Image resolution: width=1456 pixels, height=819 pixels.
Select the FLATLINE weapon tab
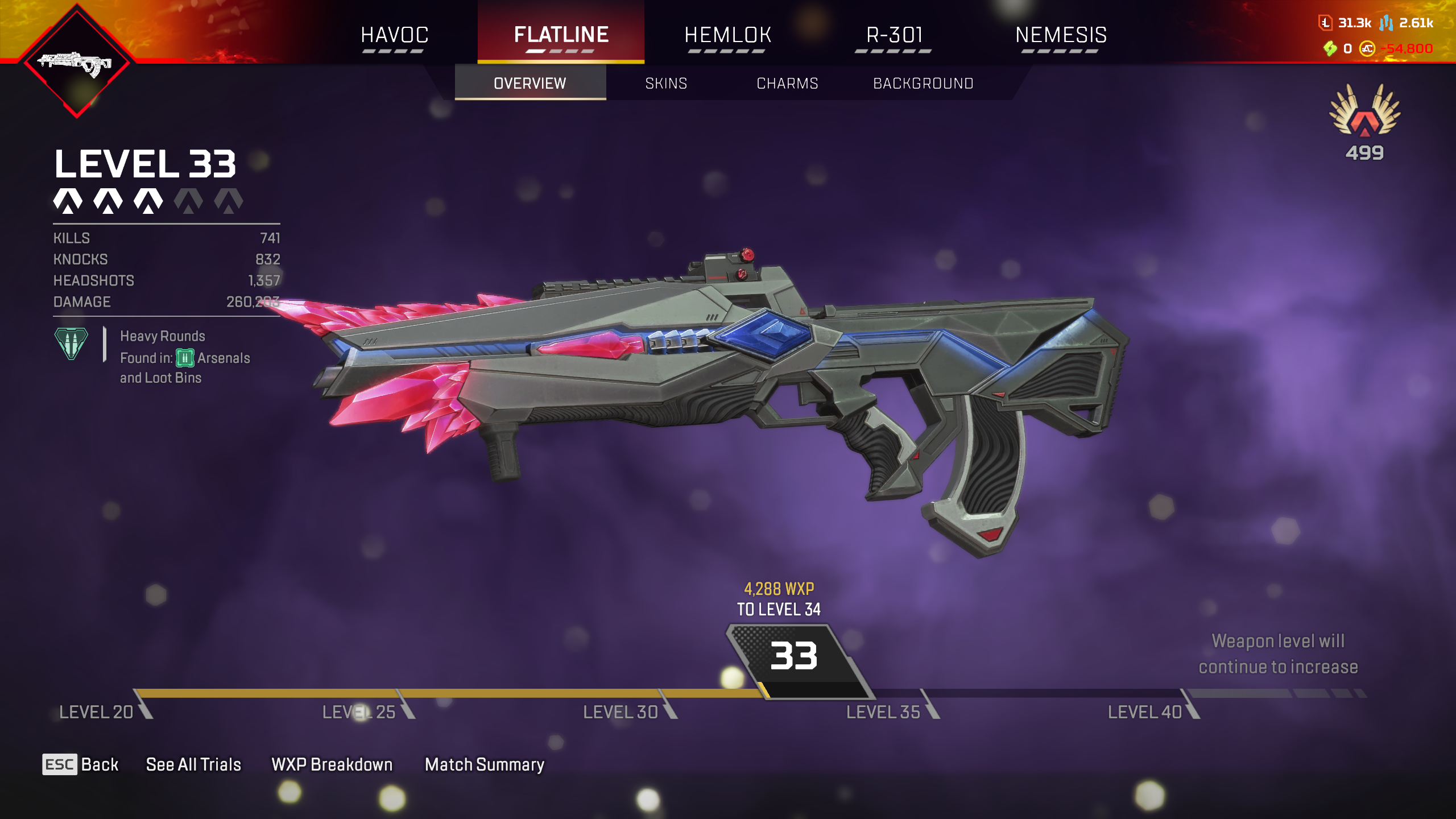[x=561, y=35]
